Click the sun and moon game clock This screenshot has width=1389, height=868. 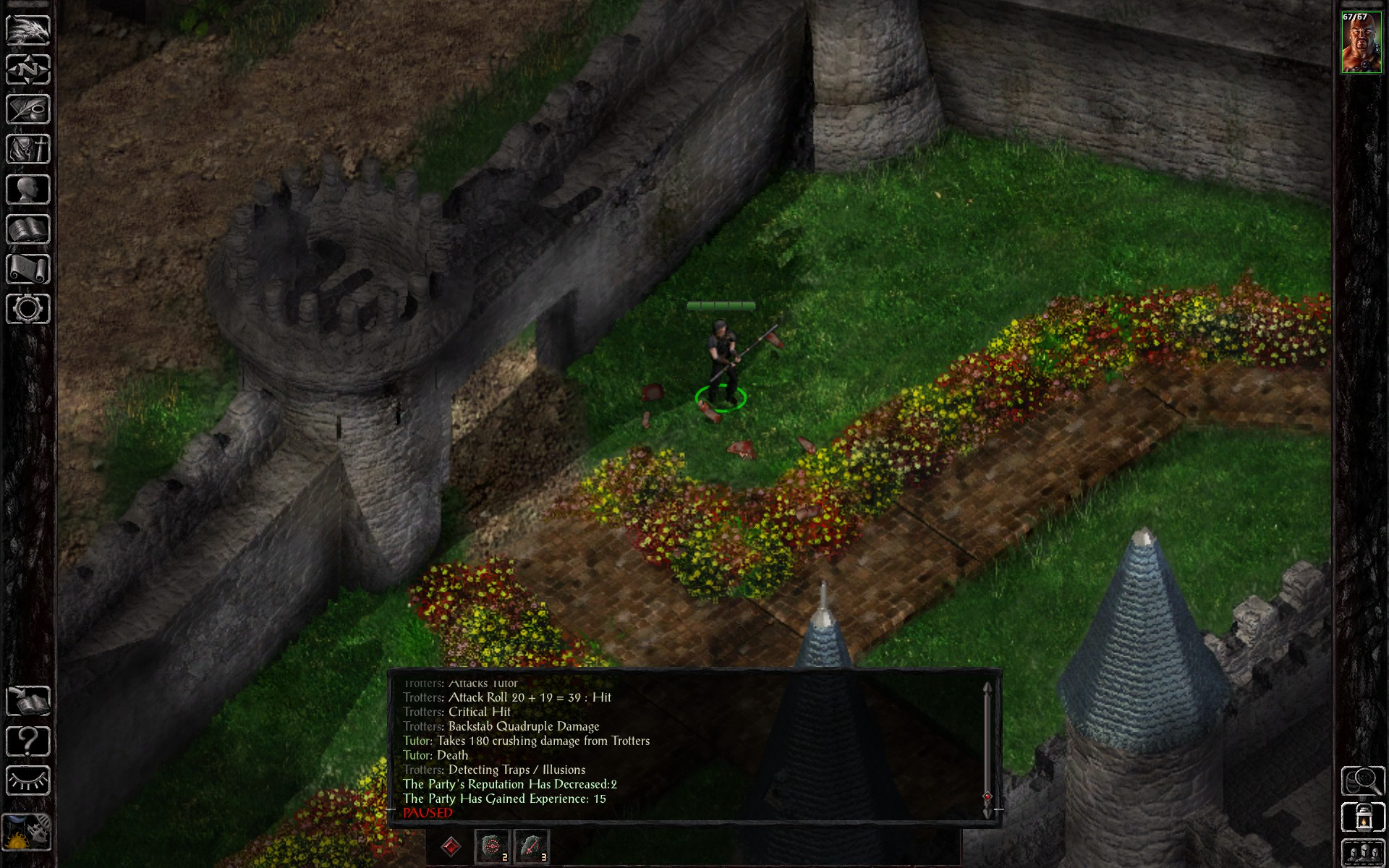click(x=27, y=833)
